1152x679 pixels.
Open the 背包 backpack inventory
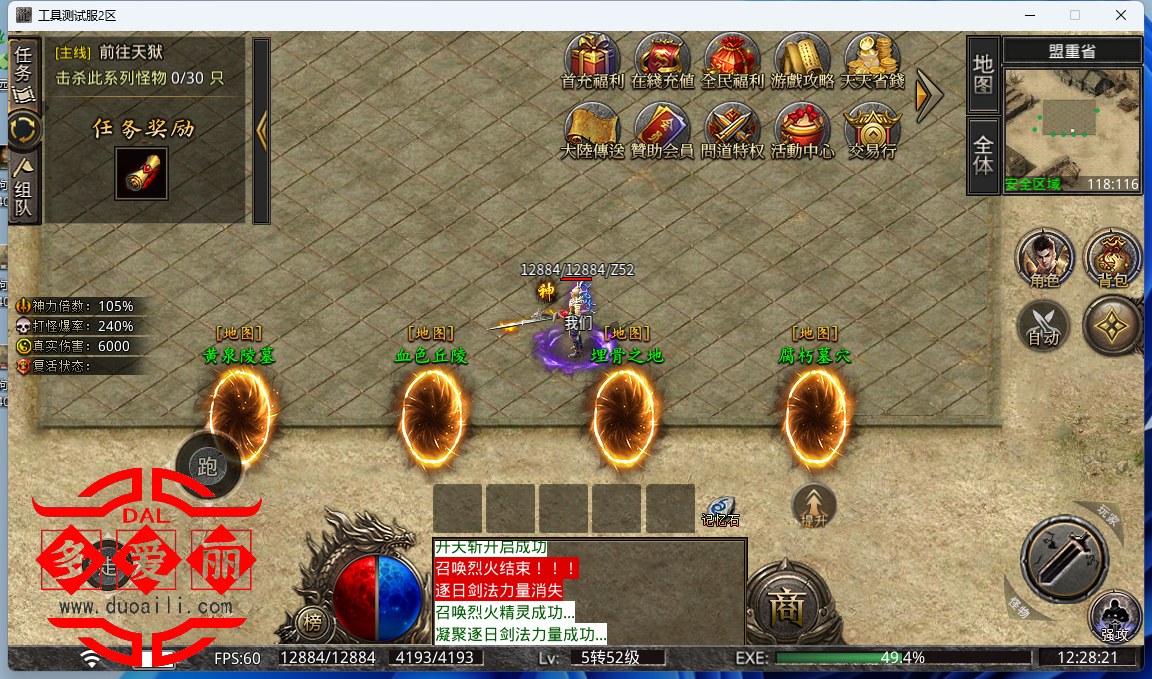coord(1112,258)
